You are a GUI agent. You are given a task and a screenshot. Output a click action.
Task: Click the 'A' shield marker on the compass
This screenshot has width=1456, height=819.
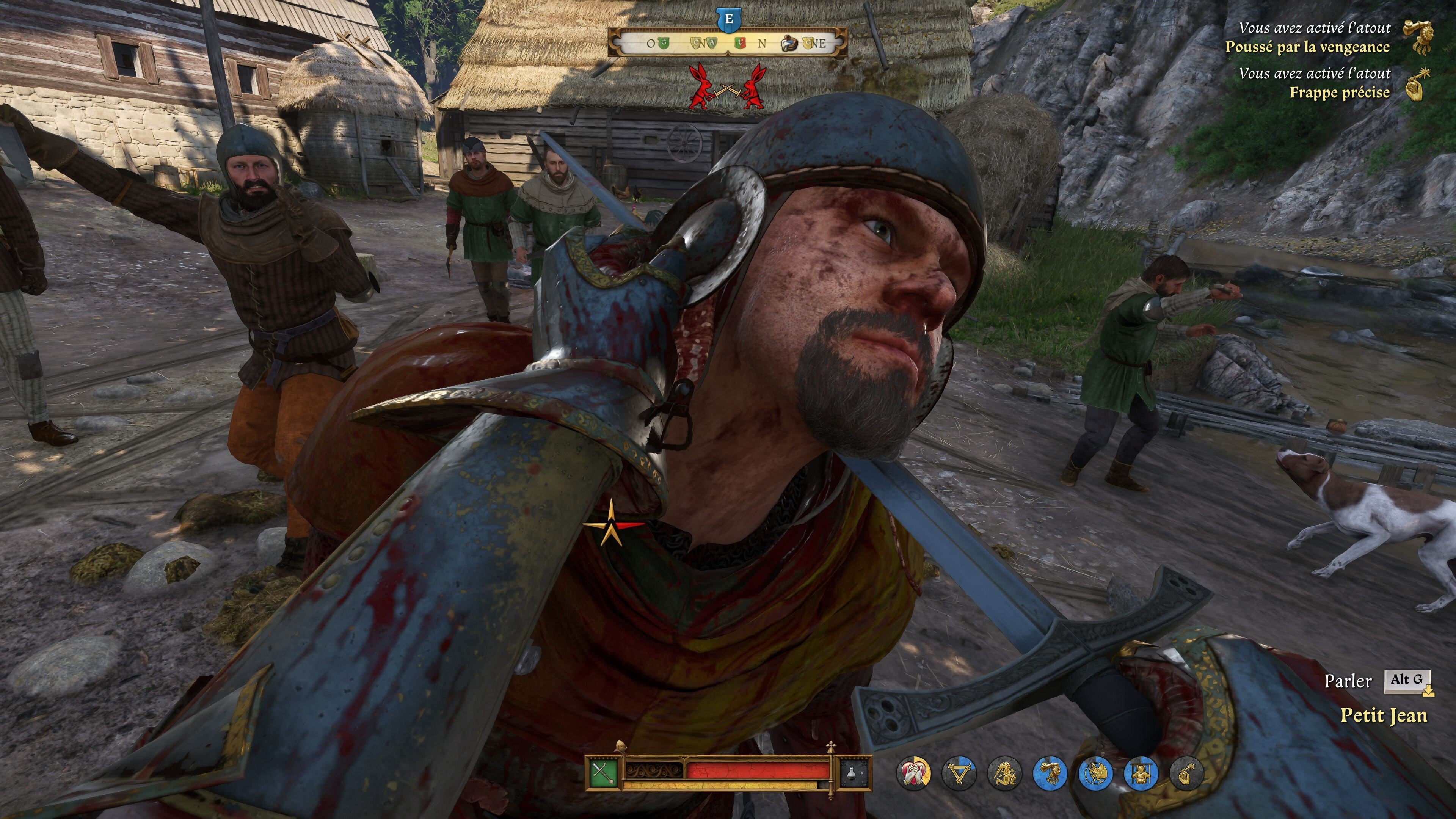(712, 43)
